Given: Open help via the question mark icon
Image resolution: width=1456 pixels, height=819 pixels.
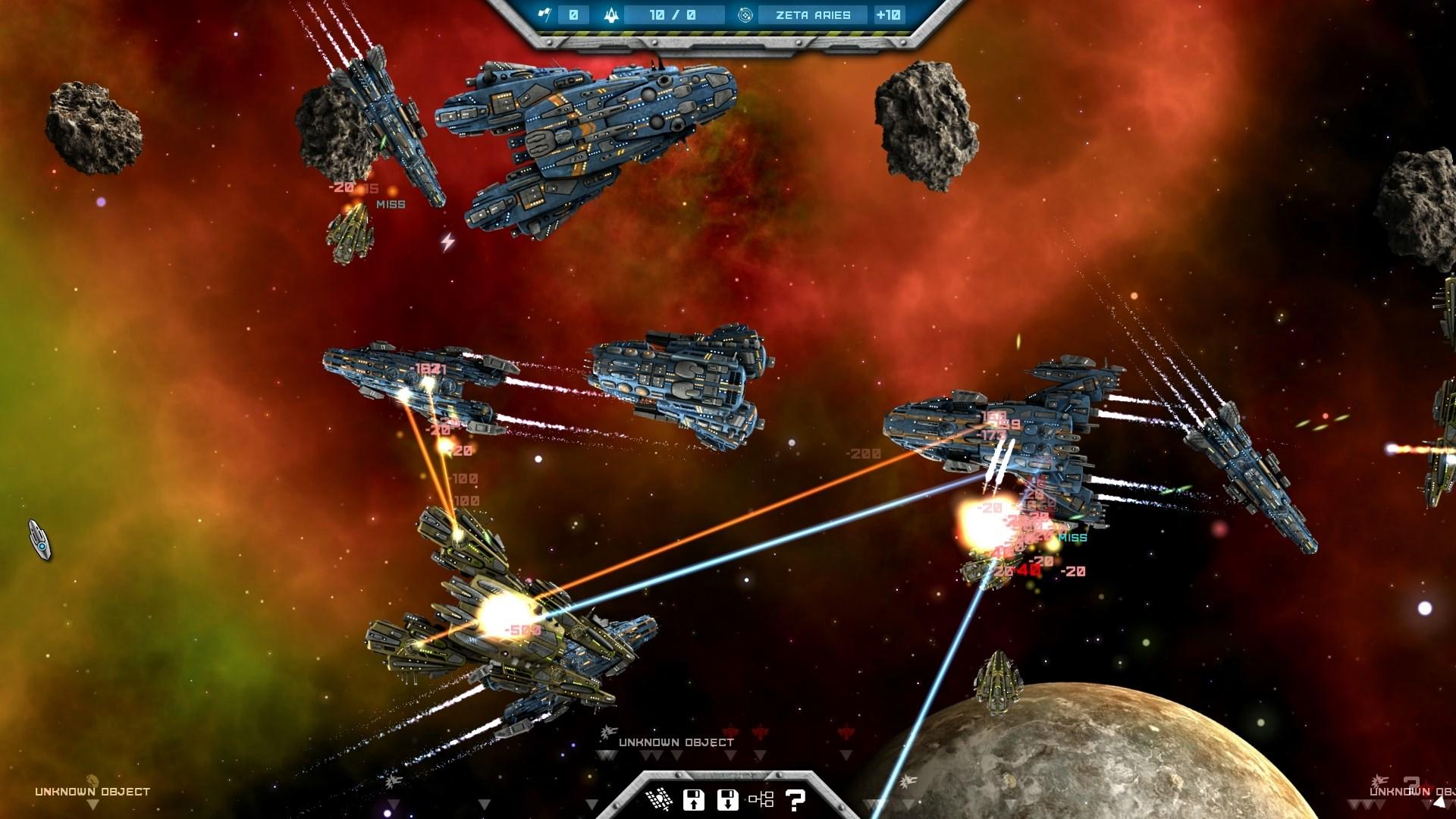Looking at the screenshot, I should click(794, 799).
